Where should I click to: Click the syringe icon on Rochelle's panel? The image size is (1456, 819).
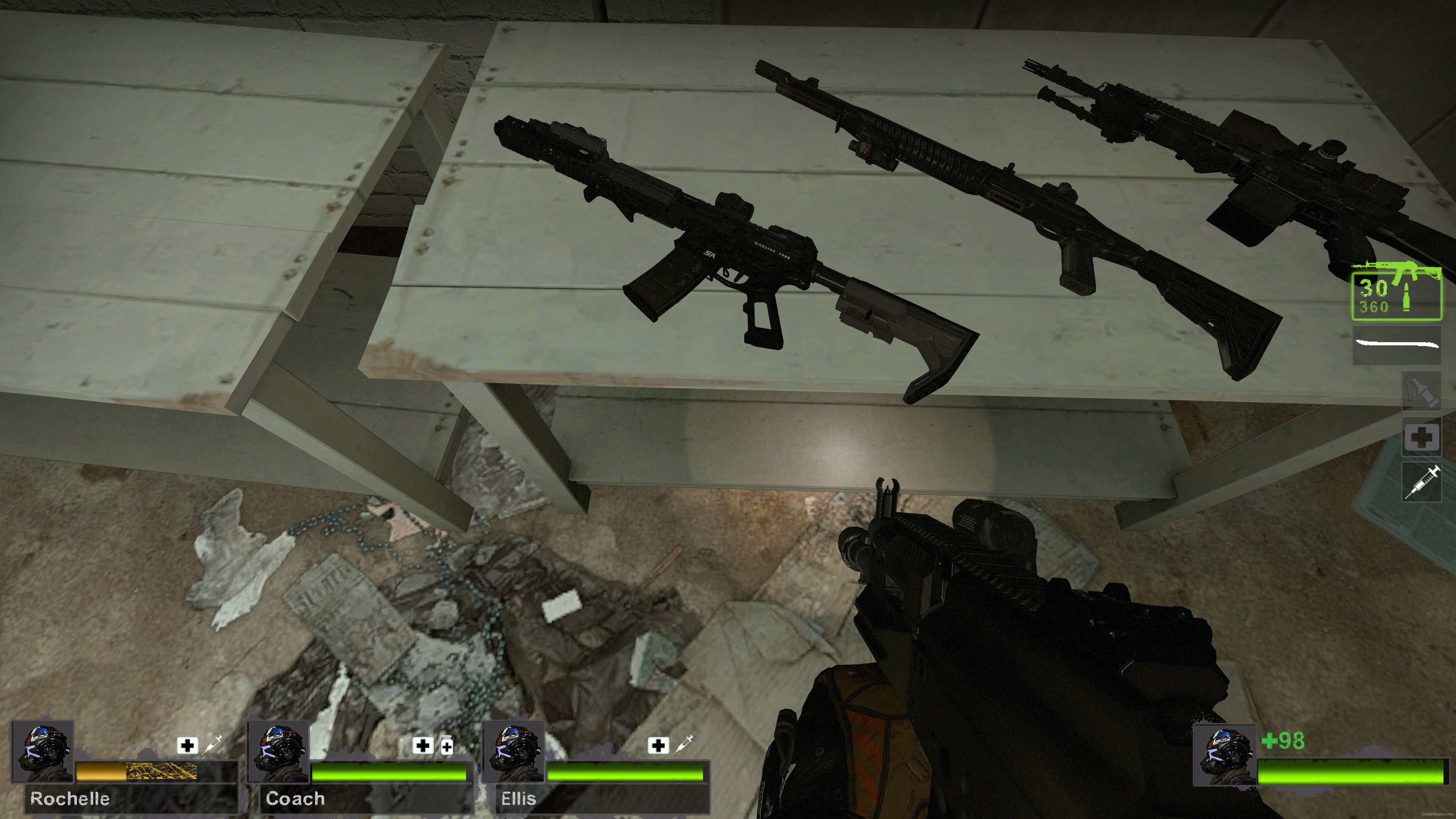[x=212, y=745]
